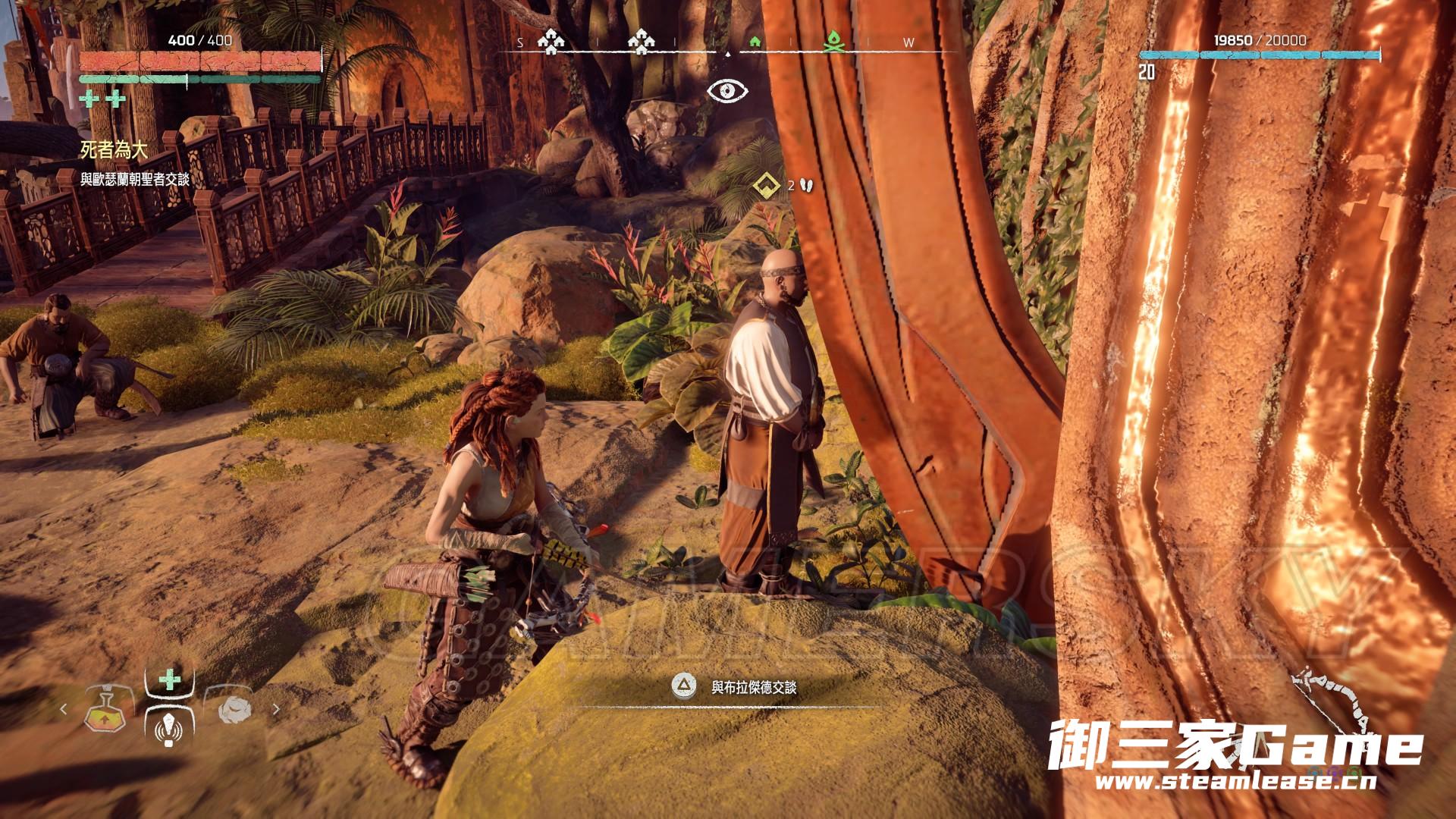Viewport: 1456px width, 819px height.
Task: Choose the rock item slot
Action: 234,711
